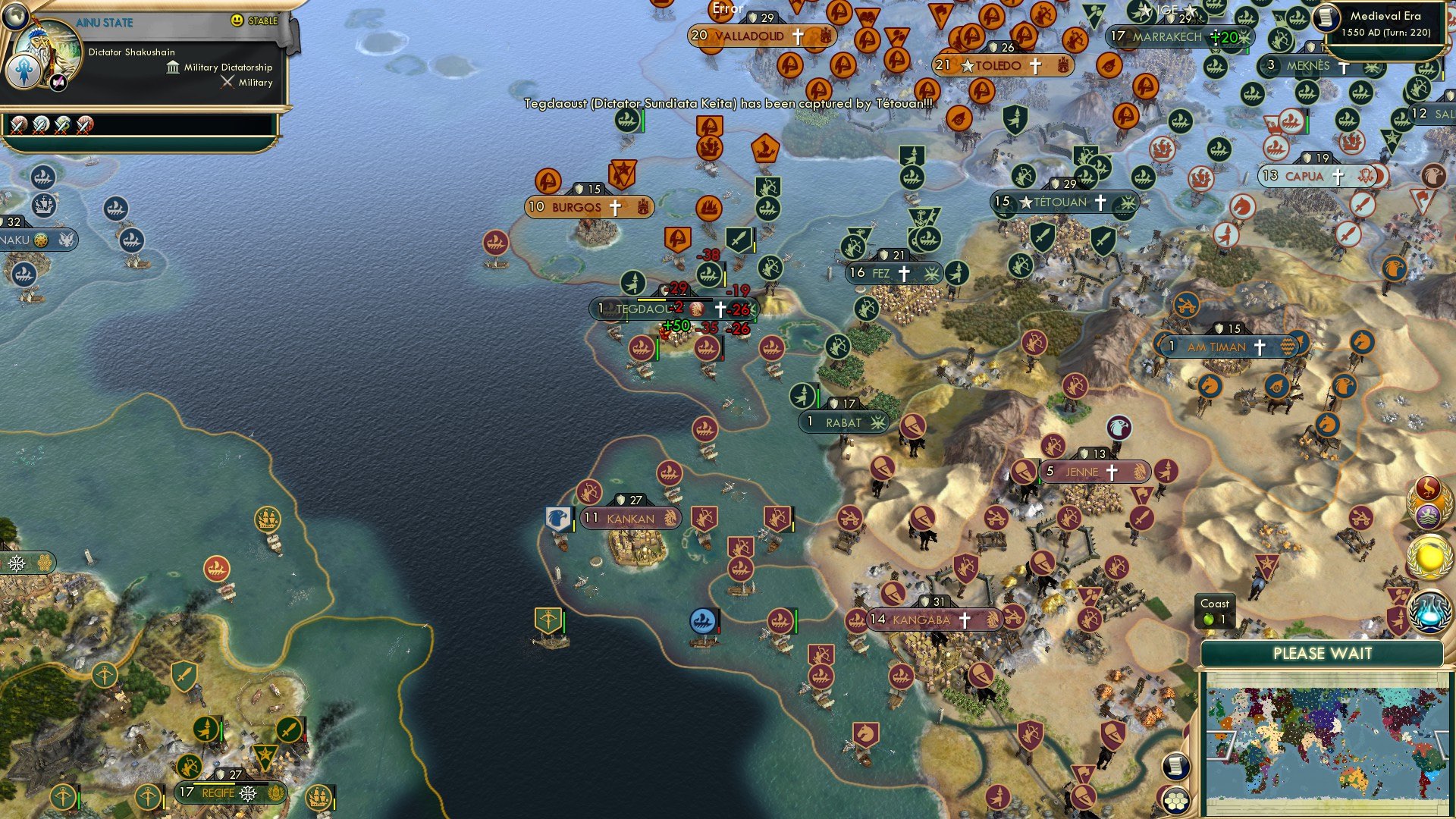Open the notification log scroll icon near the minimap

[1175, 766]
